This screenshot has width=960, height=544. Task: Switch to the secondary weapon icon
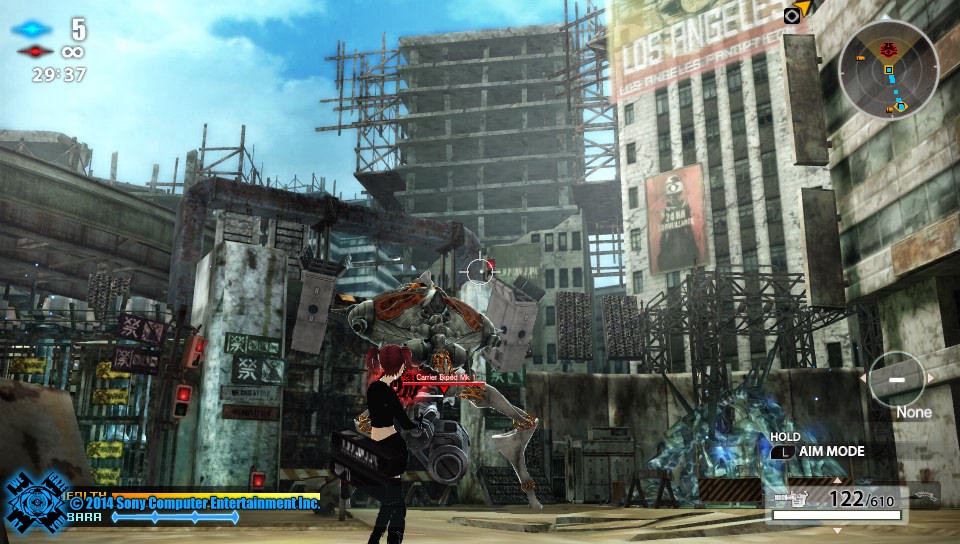point(922,493)
